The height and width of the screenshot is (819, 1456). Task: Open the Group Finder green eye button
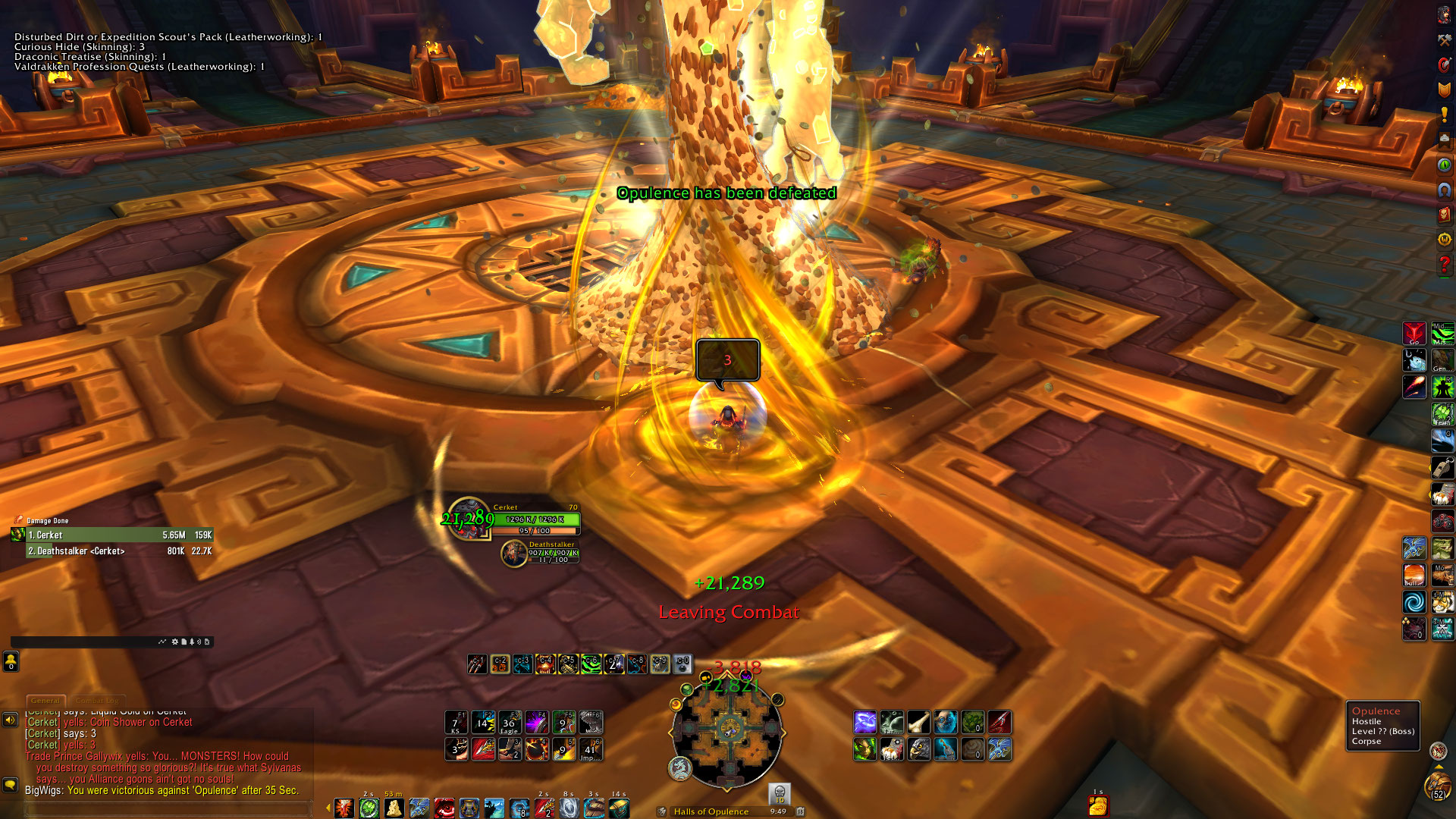tap(1444, 165)
